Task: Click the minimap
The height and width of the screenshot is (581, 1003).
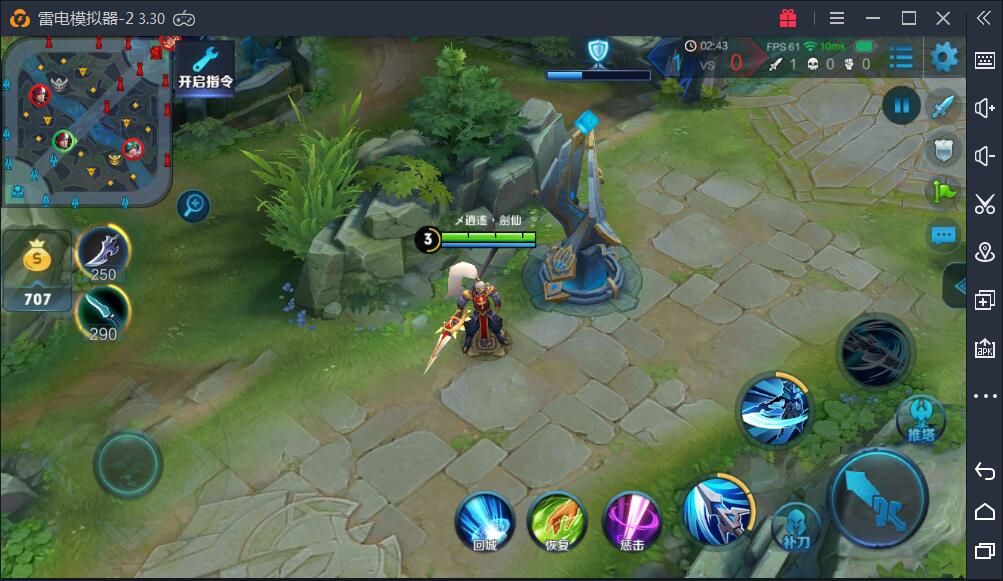Action: click(x=86, y=120)
